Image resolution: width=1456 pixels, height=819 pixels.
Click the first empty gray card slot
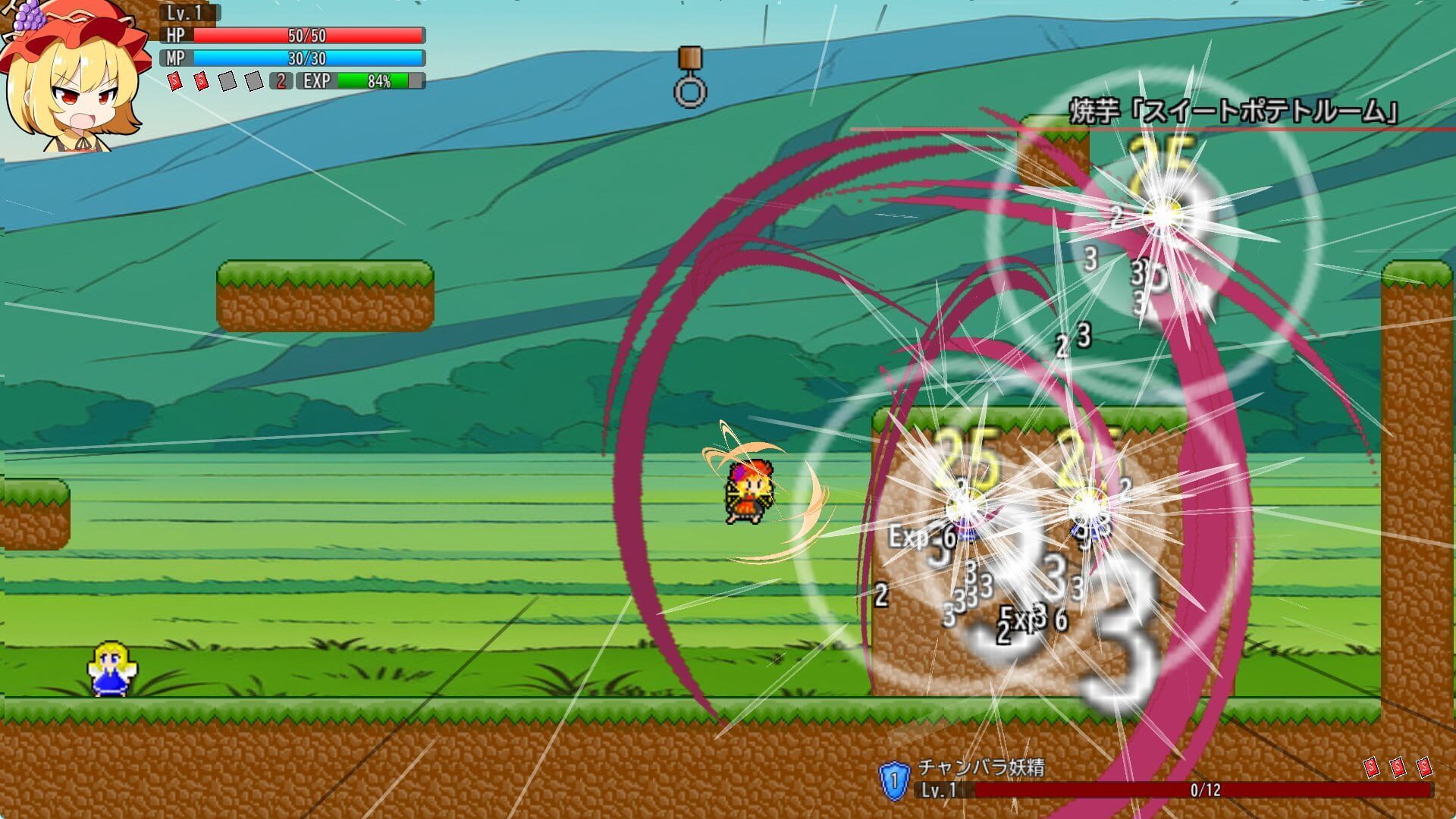click(x=227, y=80)
